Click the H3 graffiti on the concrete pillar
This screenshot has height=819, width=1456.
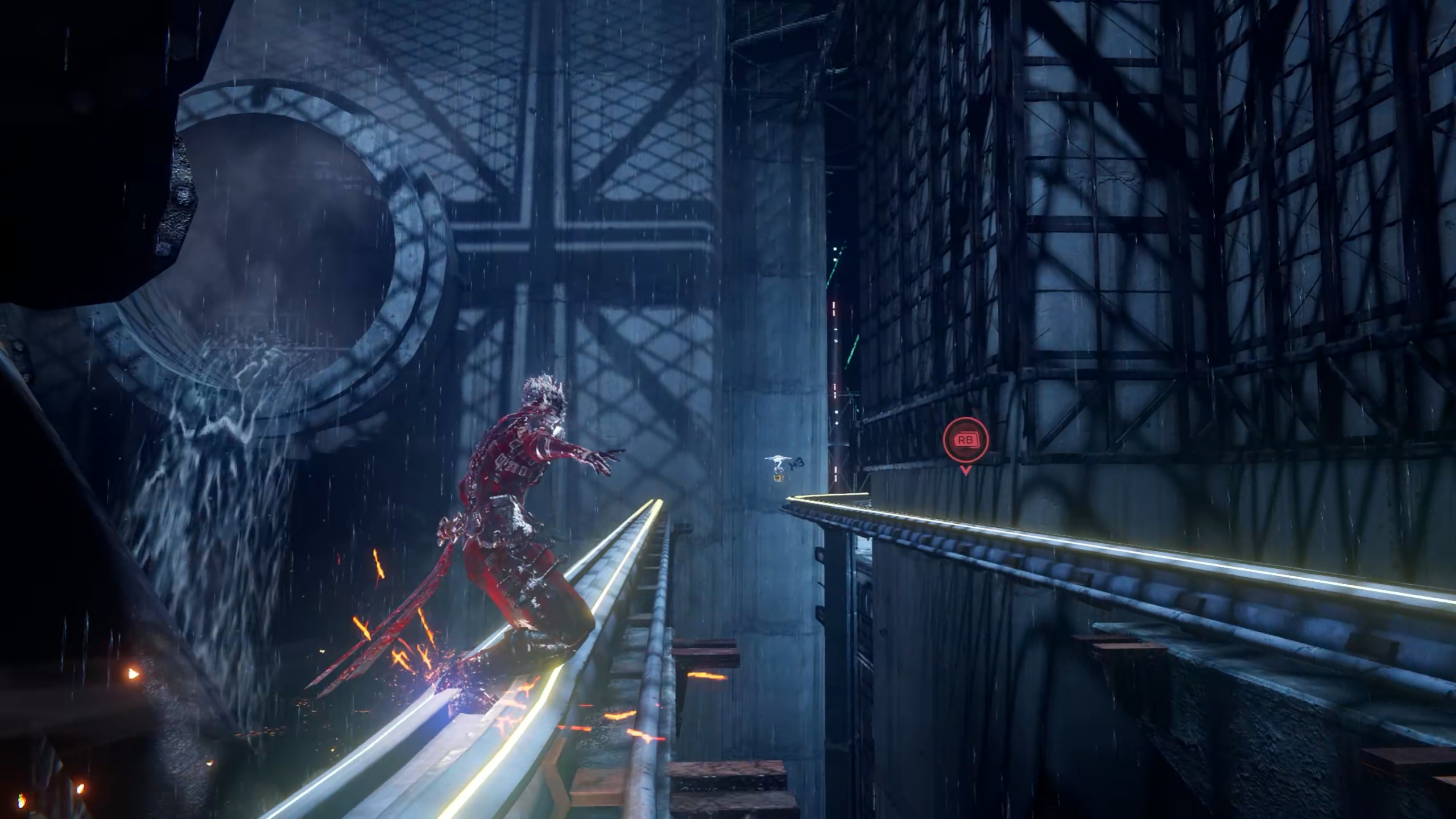click(795, 462)
